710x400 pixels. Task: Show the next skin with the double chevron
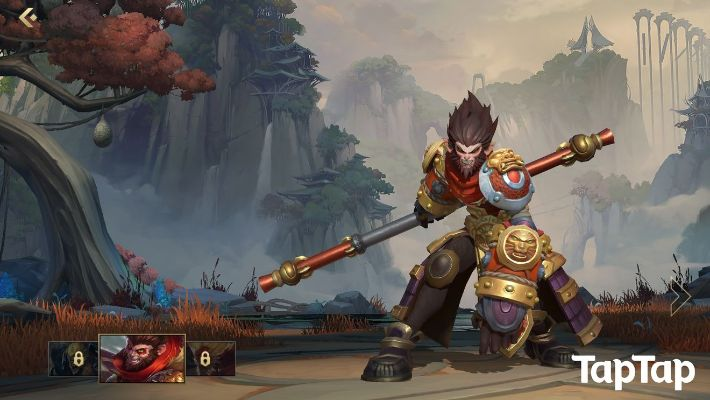tap(680, 296)
